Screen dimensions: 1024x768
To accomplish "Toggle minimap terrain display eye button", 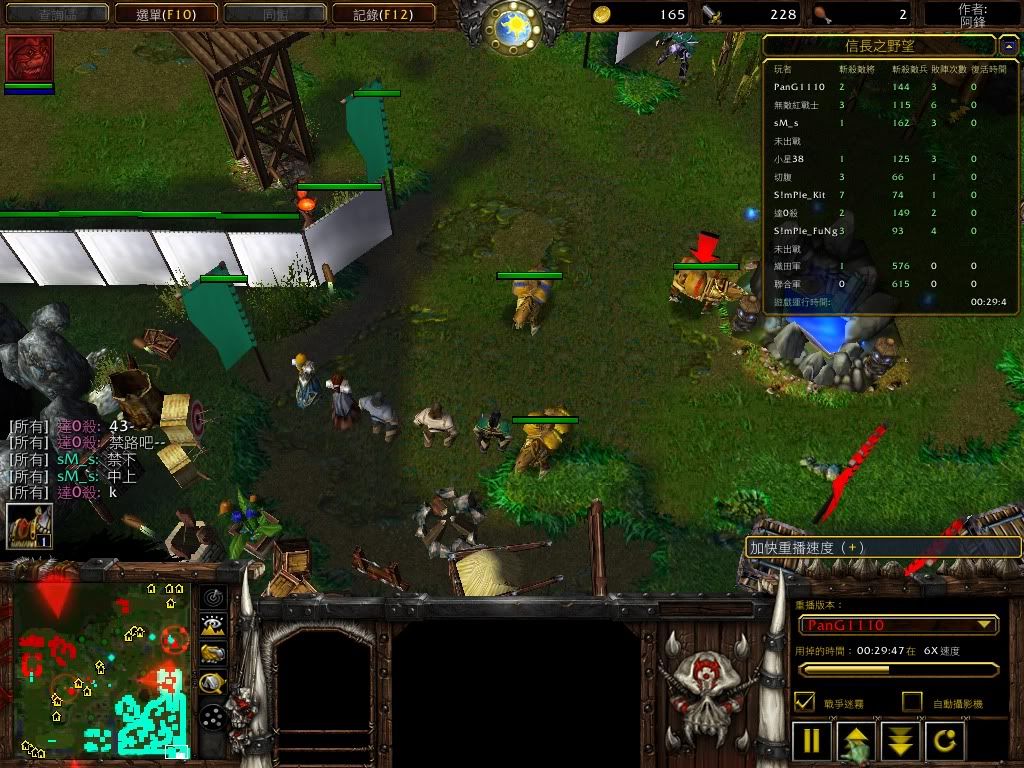I will pos(213,626).
